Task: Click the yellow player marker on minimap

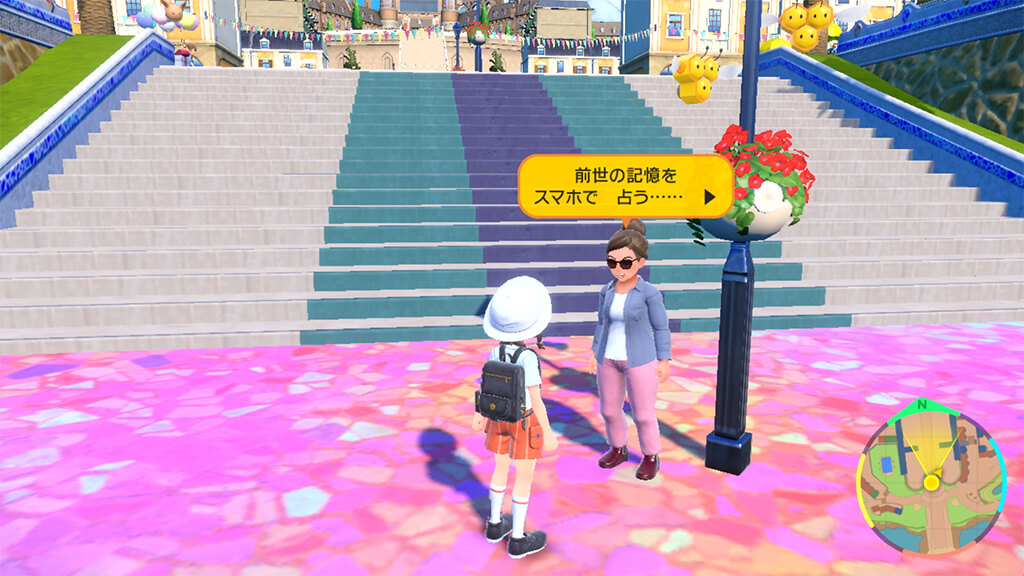Action: [931, 483]
